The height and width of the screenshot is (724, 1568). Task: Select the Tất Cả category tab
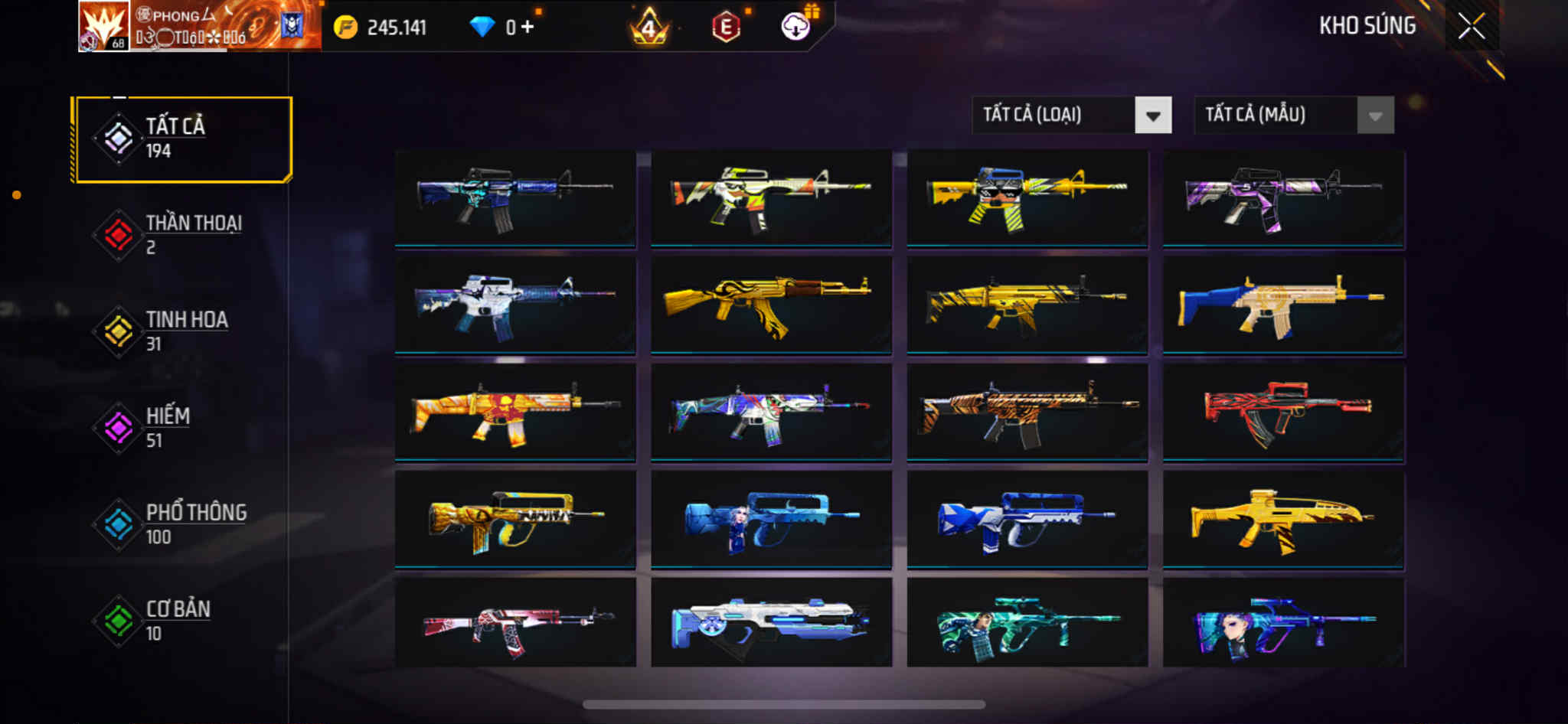click(x=182, y=139)
